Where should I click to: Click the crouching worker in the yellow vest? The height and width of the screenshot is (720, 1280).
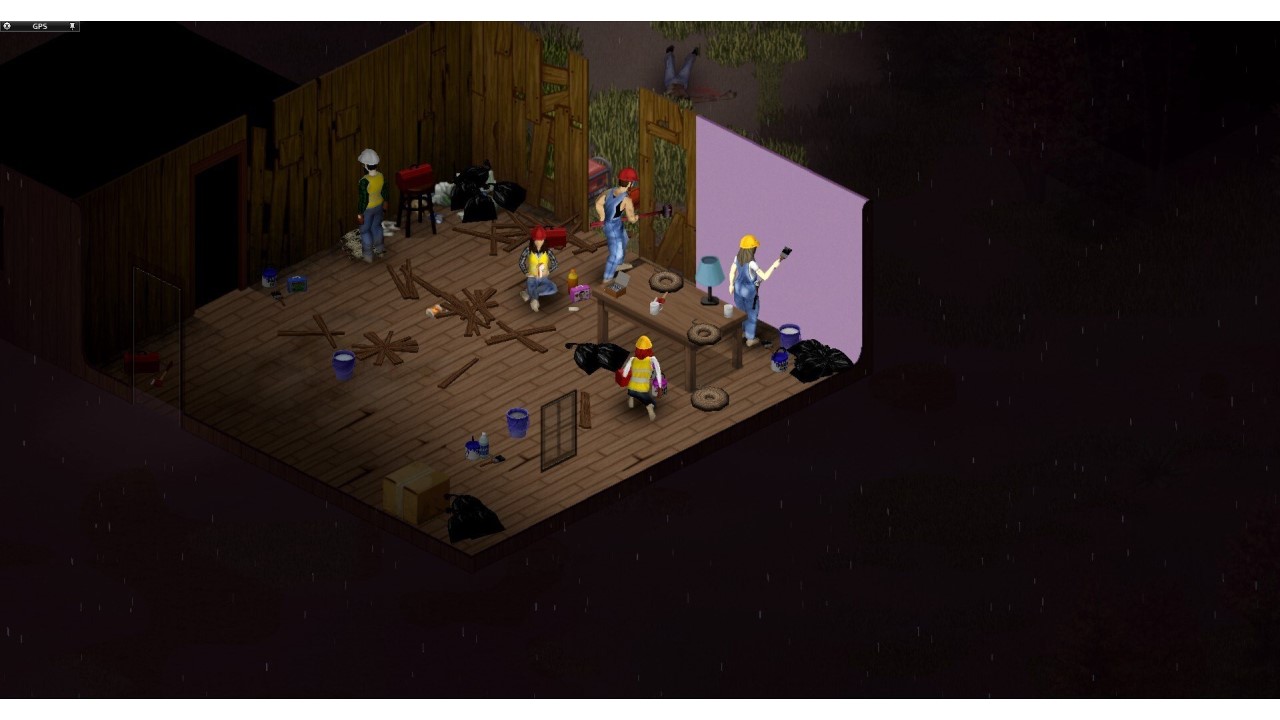(x=640, y=375)
